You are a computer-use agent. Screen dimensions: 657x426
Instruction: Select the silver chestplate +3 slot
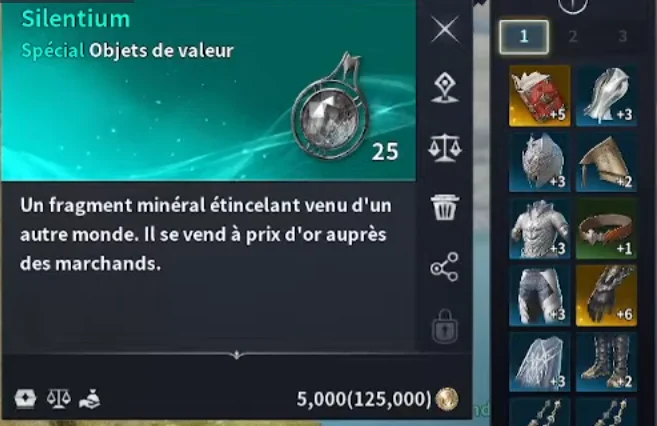(x=540, y=229)
